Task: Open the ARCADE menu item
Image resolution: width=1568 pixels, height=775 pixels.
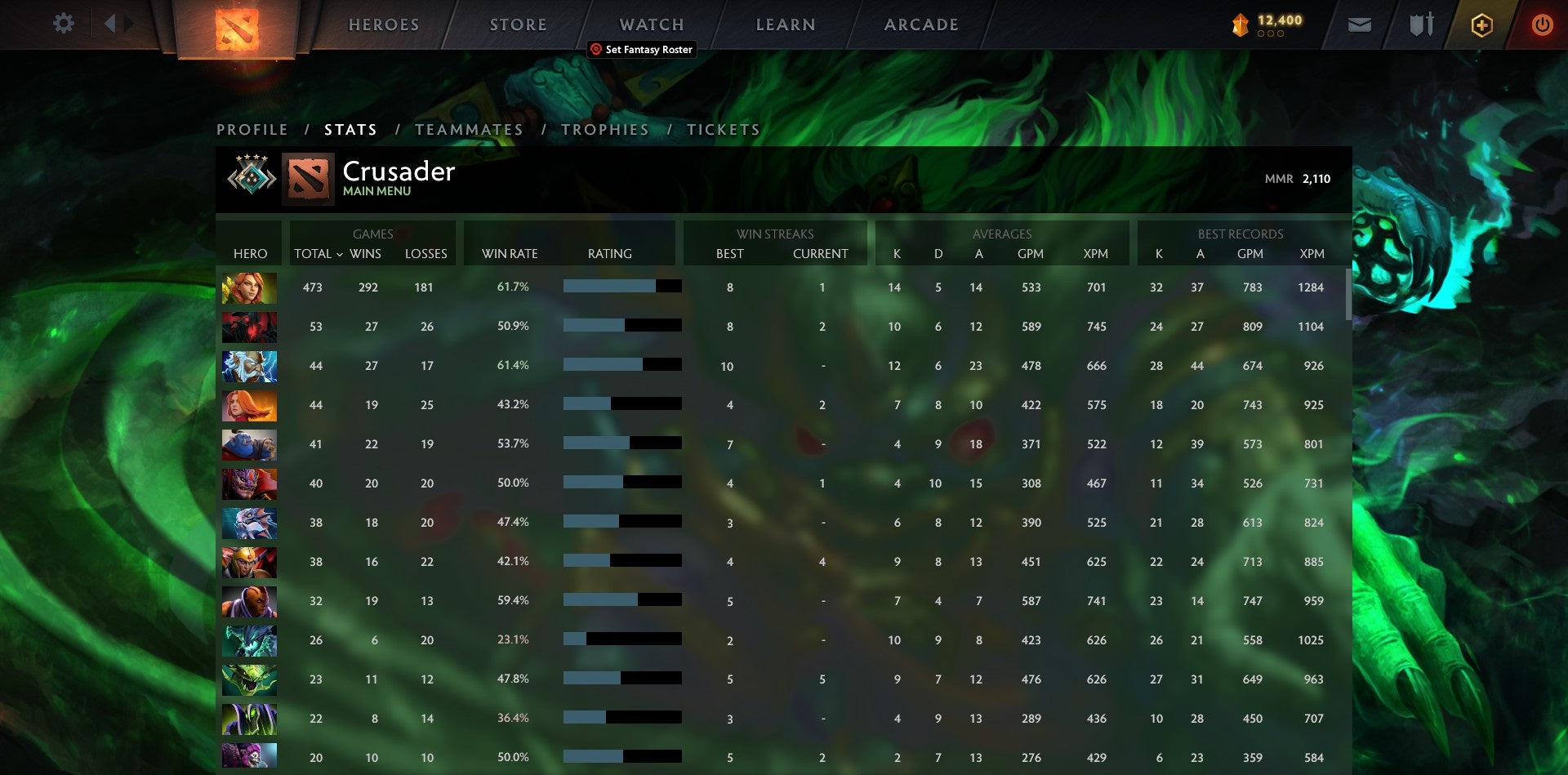Action: pyautogui.click(x=921, y=24)
